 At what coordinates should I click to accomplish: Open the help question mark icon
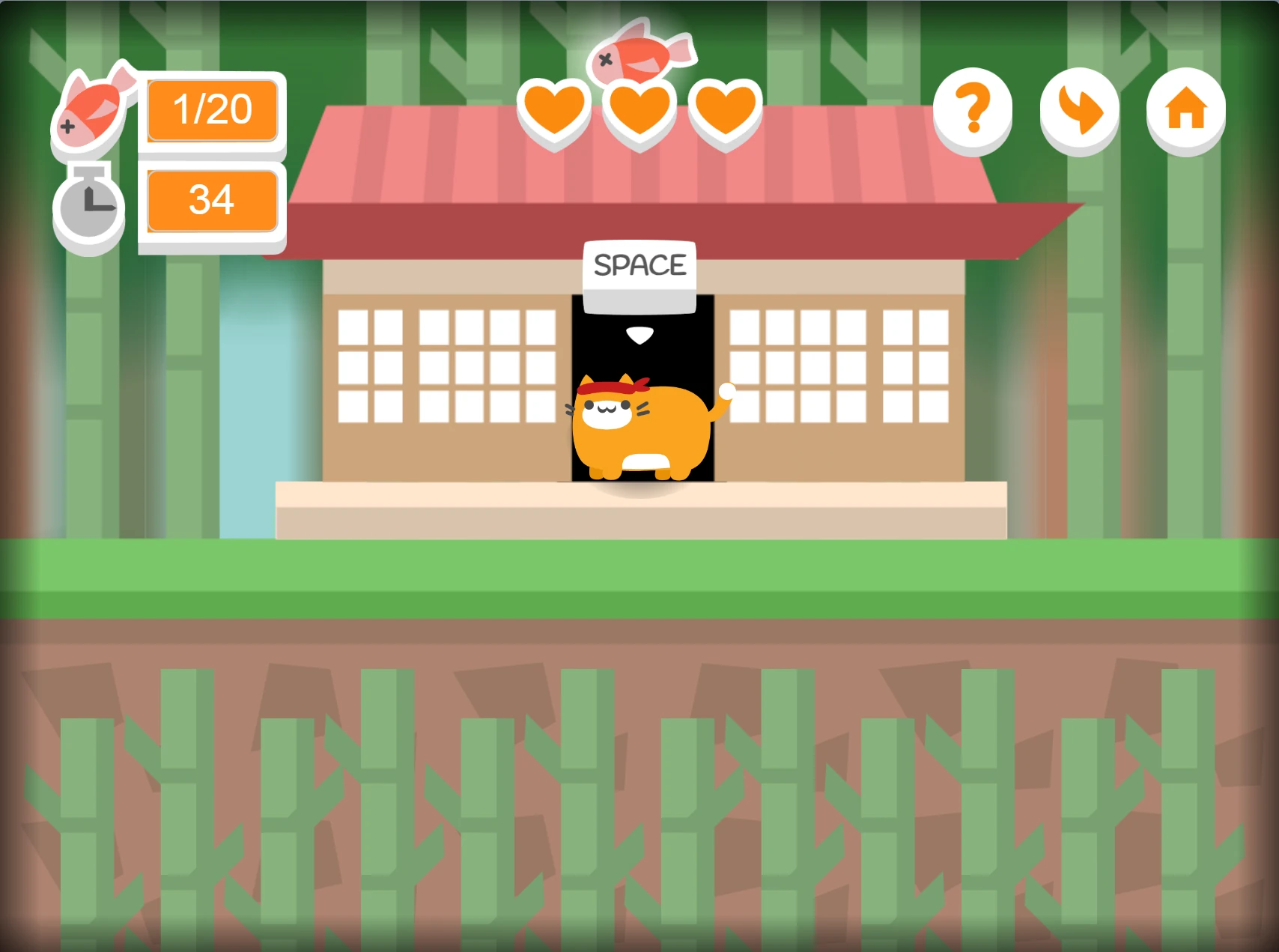pos(973,109)
